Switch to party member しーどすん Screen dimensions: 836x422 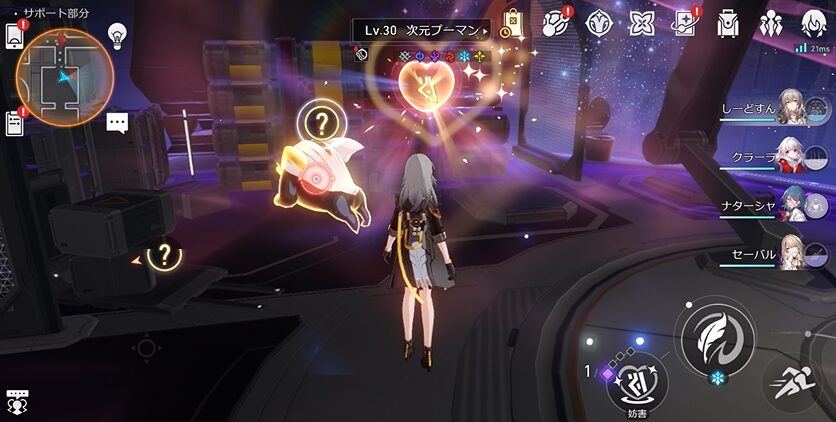coord(790,108)
